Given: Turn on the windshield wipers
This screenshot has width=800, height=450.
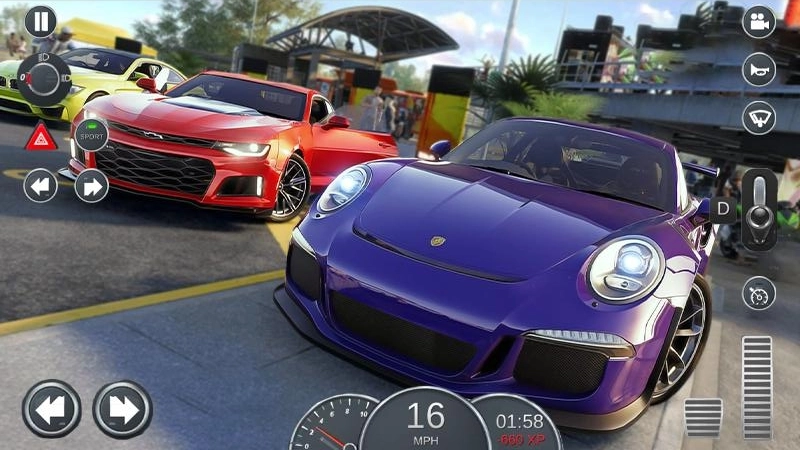Looking at the screenshot, I should coord(758,116).
